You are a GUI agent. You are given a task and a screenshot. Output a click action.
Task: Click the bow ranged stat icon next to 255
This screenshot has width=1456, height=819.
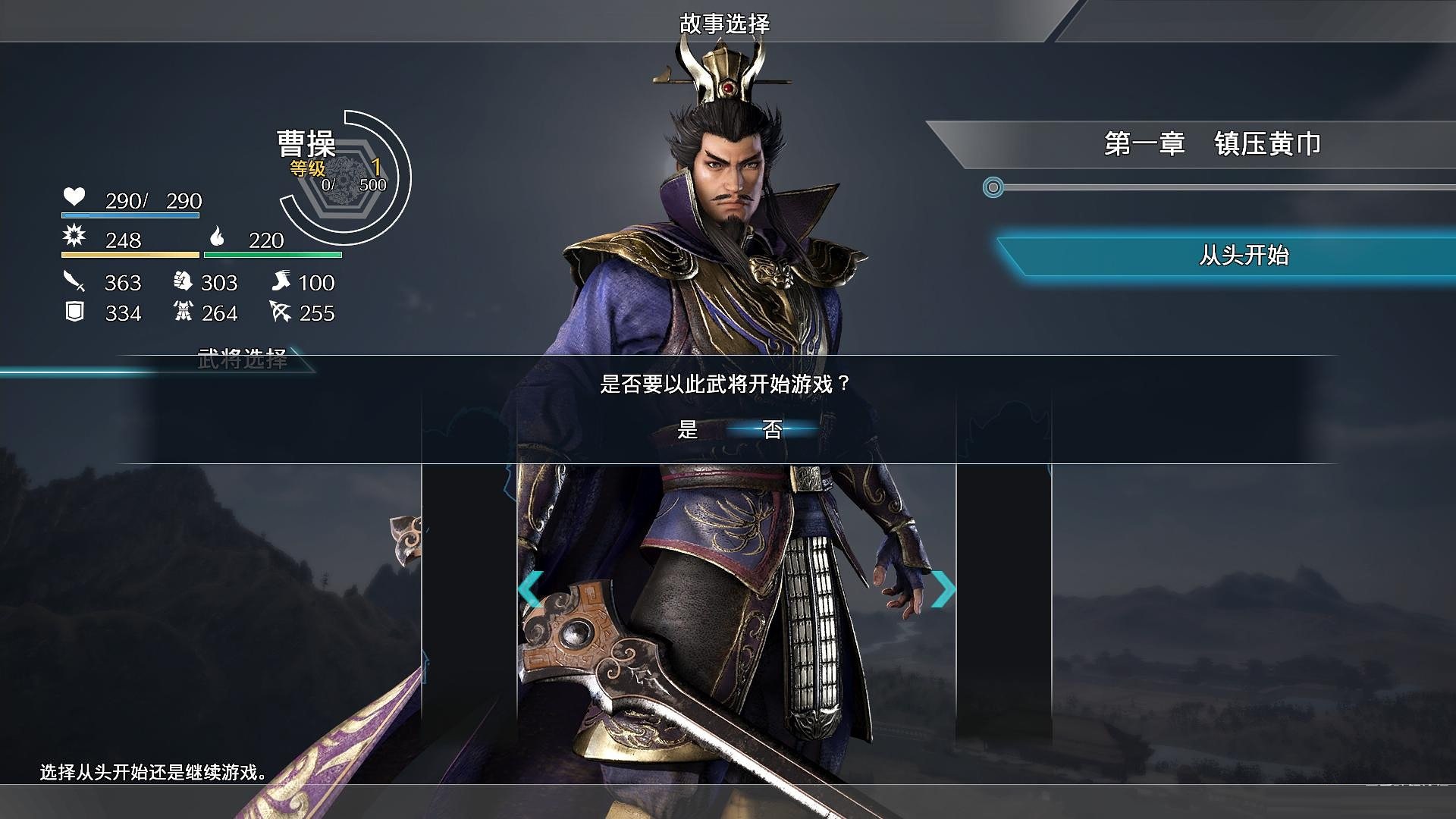[x=280, y=309]
